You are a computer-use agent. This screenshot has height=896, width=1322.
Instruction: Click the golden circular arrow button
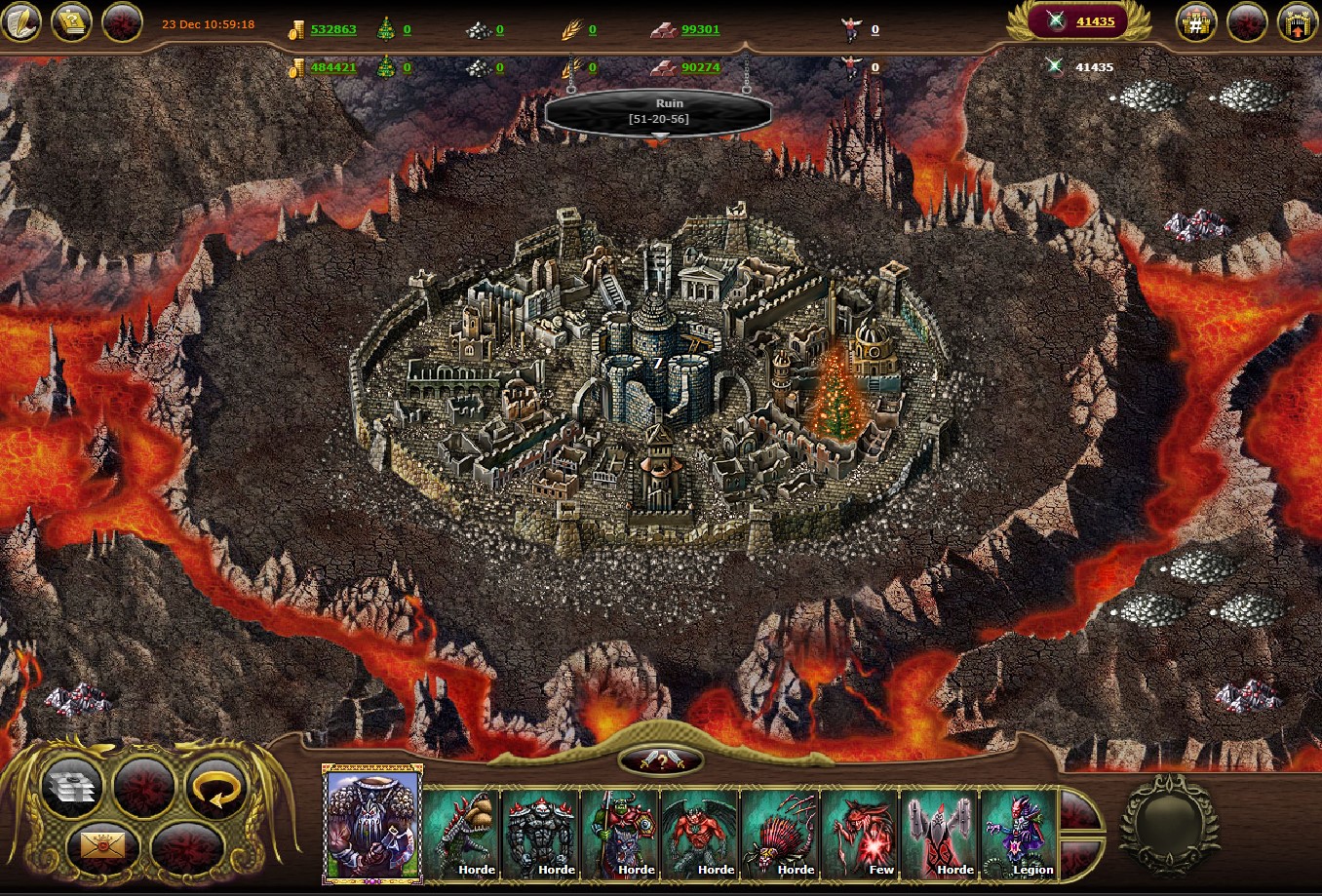click(x=214, y=788)
